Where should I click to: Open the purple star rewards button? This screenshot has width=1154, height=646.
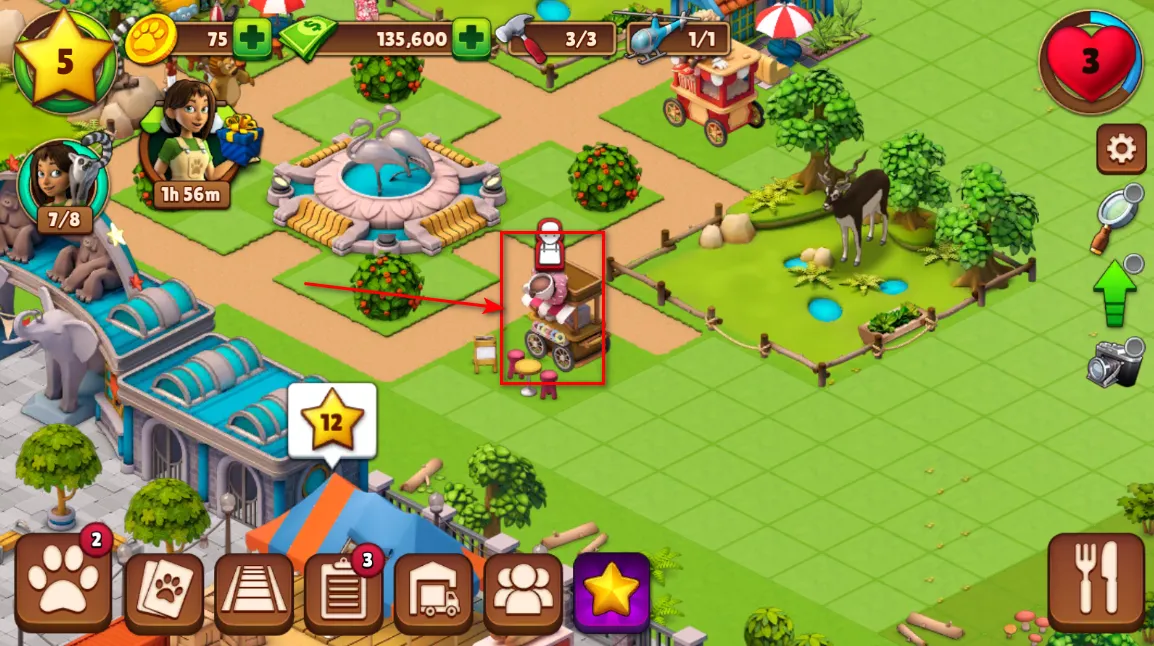tap(611, 592)
